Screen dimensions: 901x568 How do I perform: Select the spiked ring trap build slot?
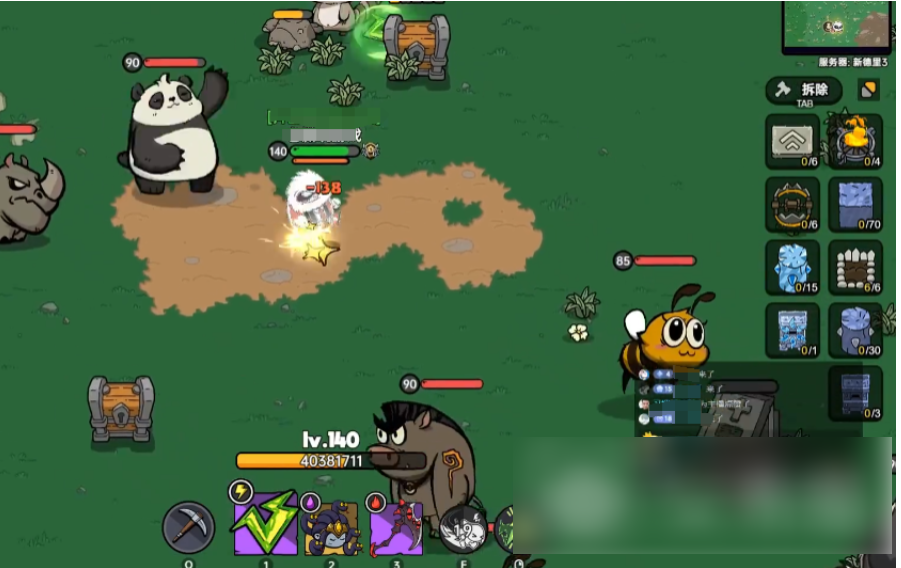(x=792, y=204)
